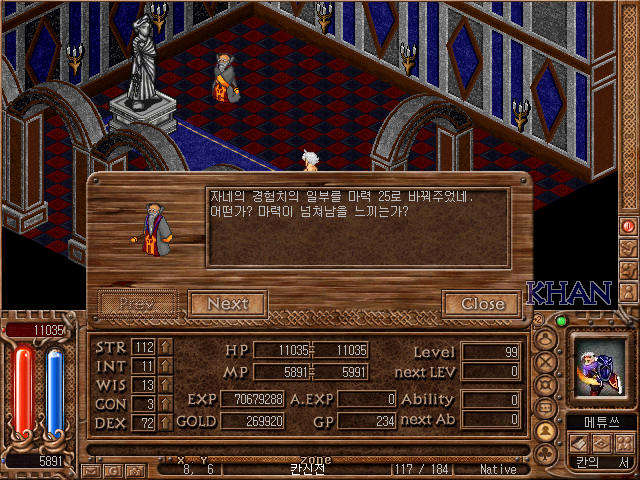Add a point to WIS

(165, 385)
